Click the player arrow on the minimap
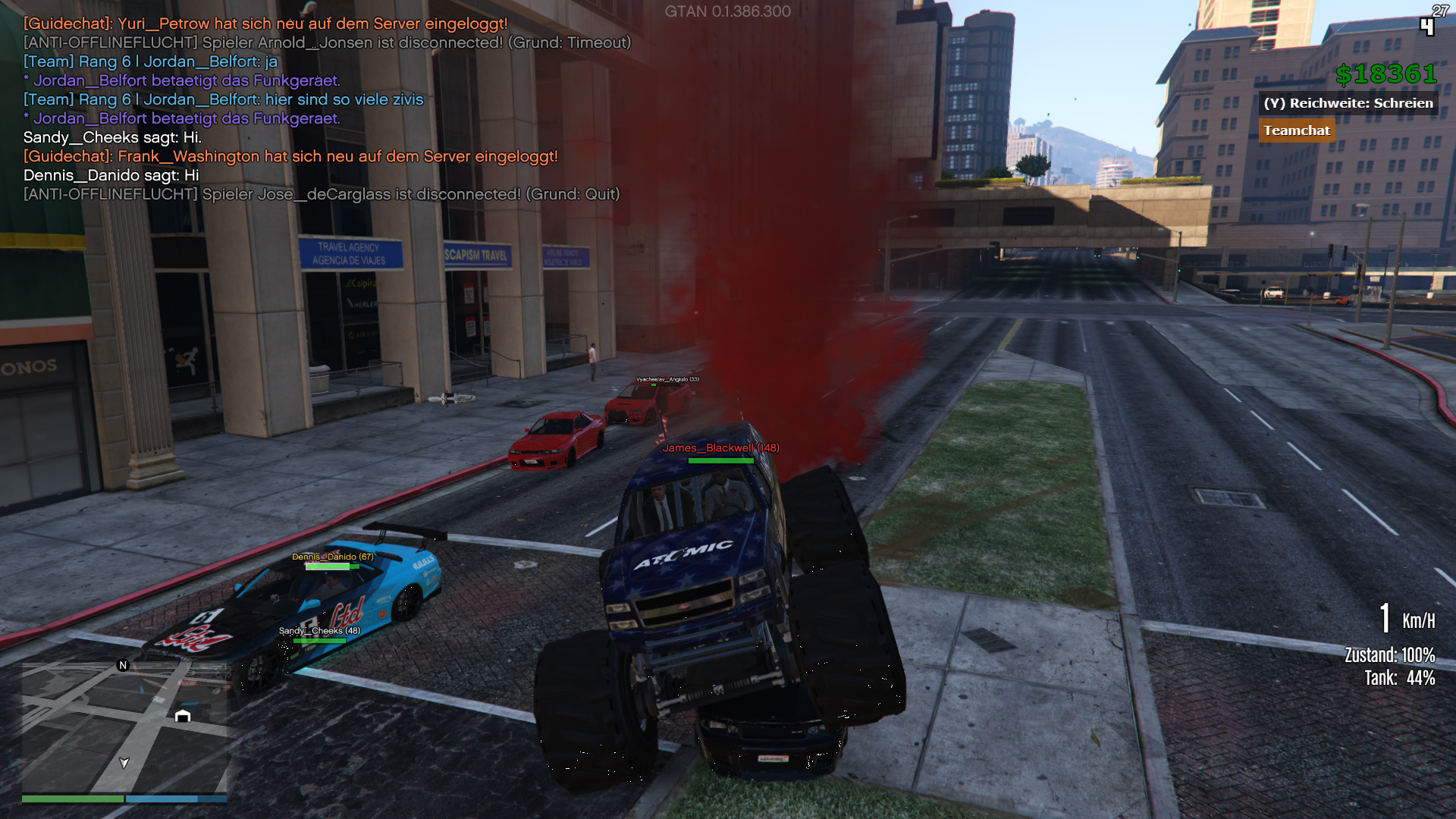Image resolution: width=1456 pixels, height=819 pixels. (124, 762)
